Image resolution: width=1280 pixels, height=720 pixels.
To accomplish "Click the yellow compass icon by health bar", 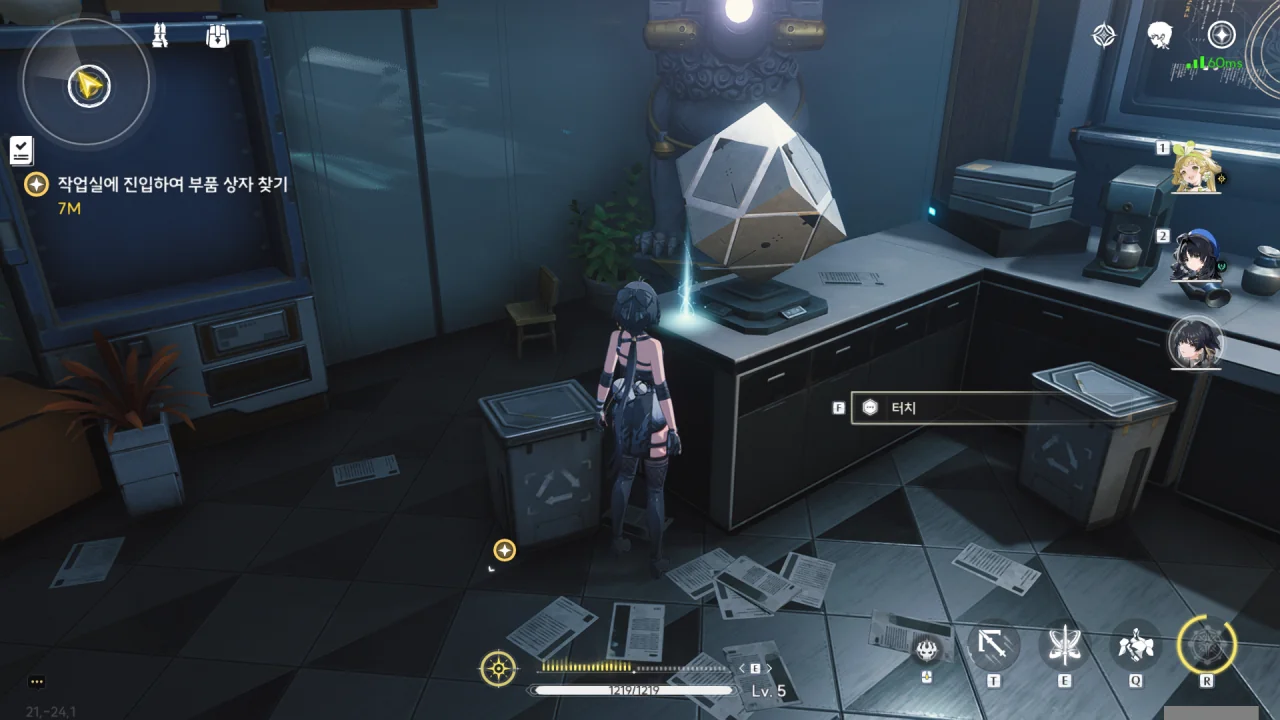I will click(498, 668).
